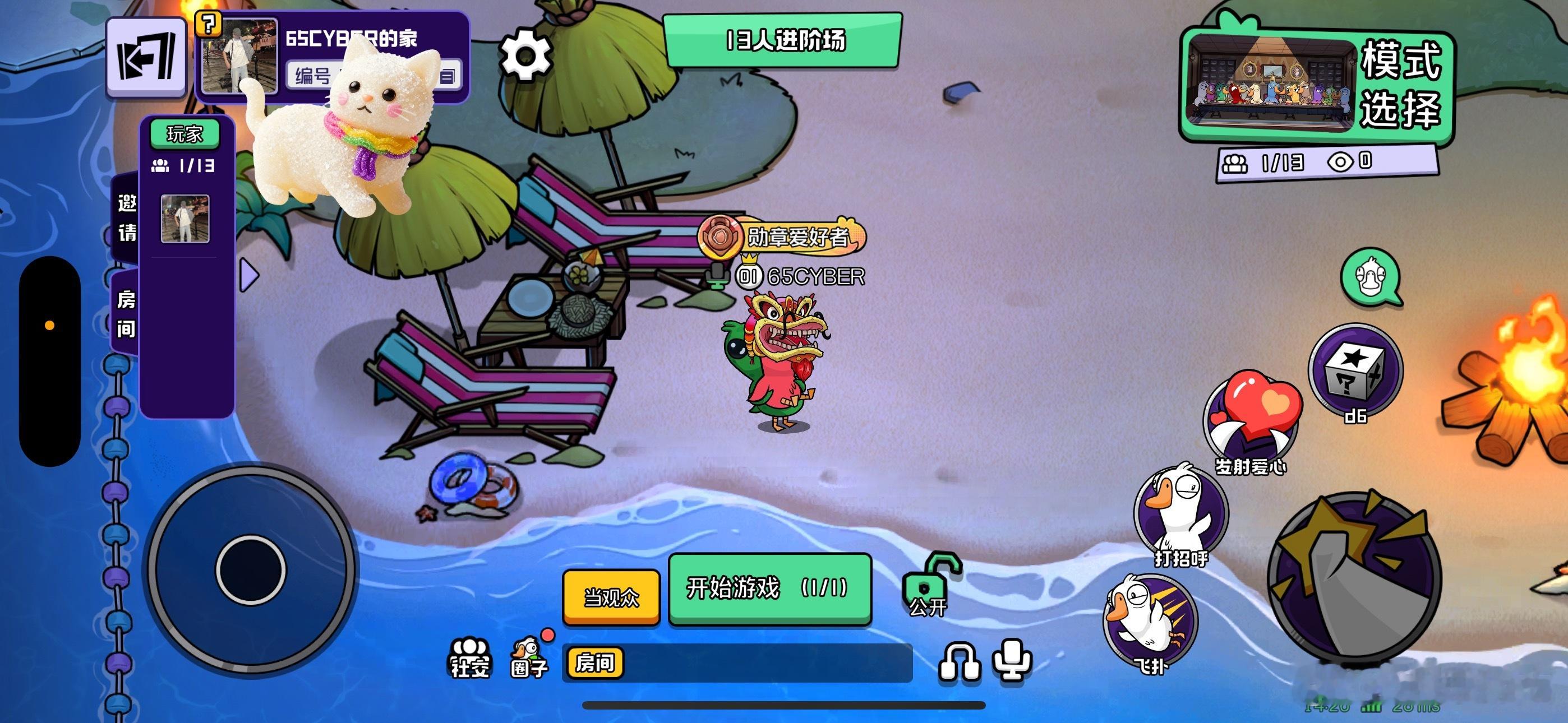1568x723 pixels.
Task: Toggle the headphones audio button
Action: (959, 661)
